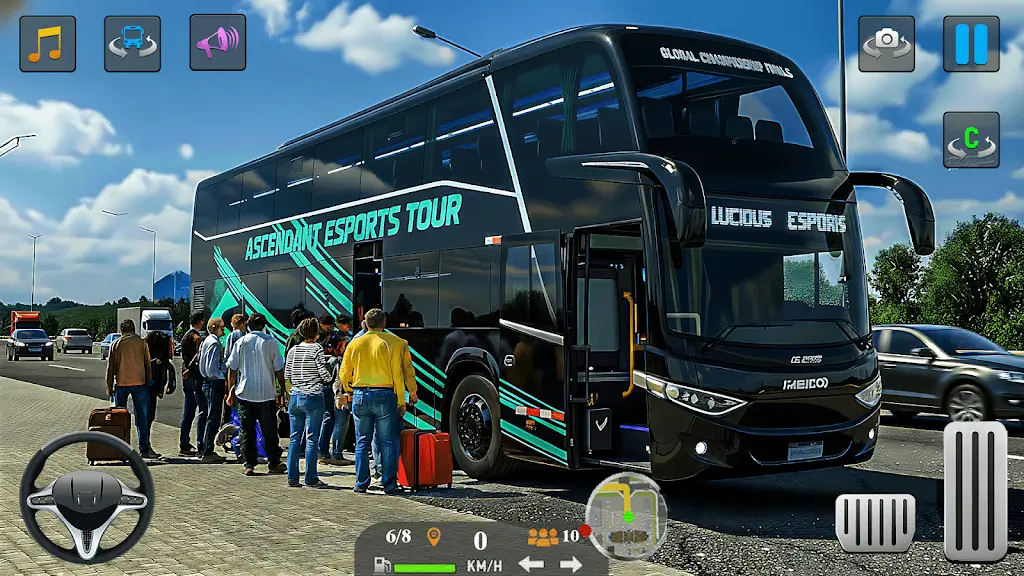Open the circular minimap

627,515
